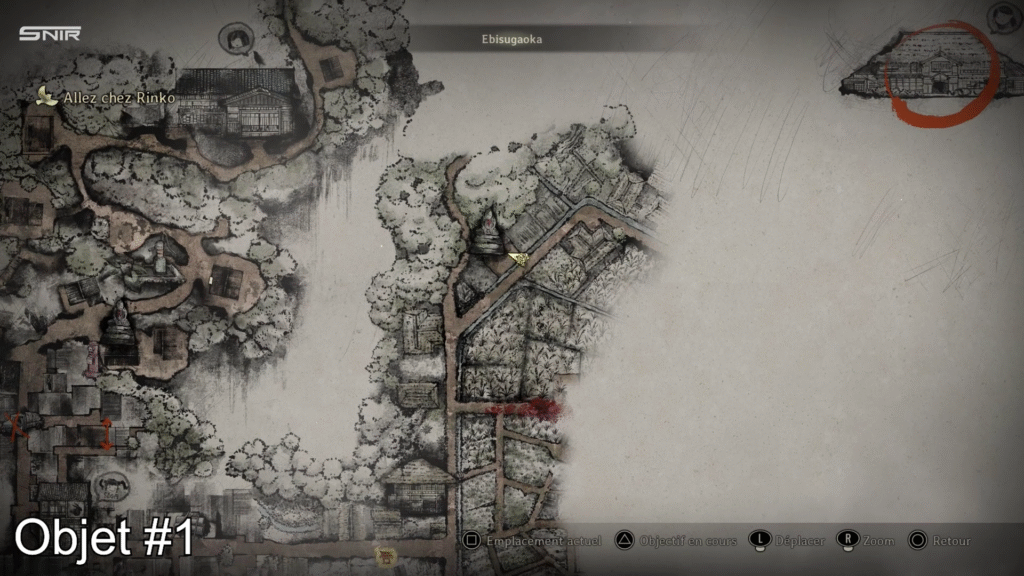Click the red-circled destination building on the map
This screenshot has height=576, width=1024.
(x=938, y=76)
